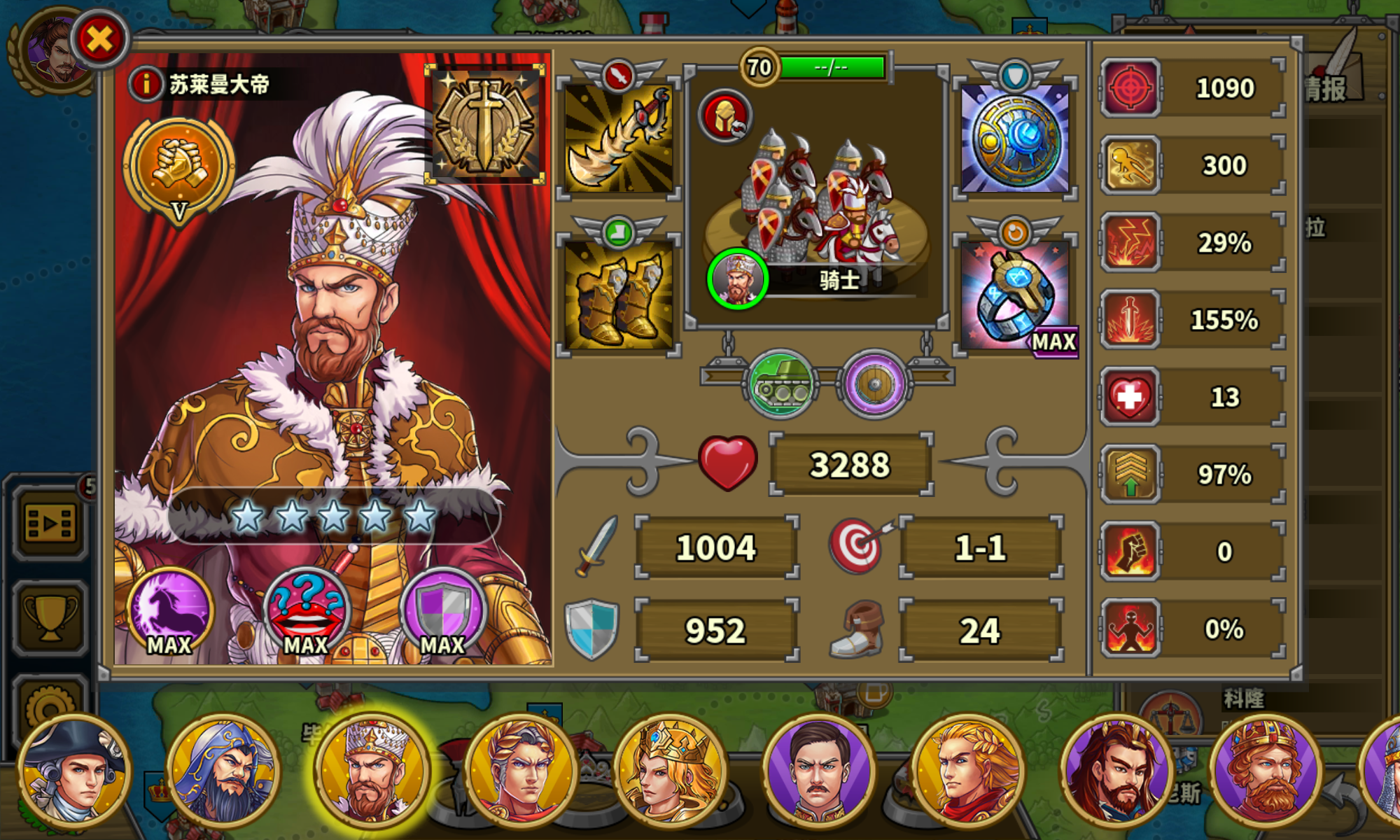Select the blue shield artifact slot
The image size is (1400, 840).
[x=1014, y=140]
